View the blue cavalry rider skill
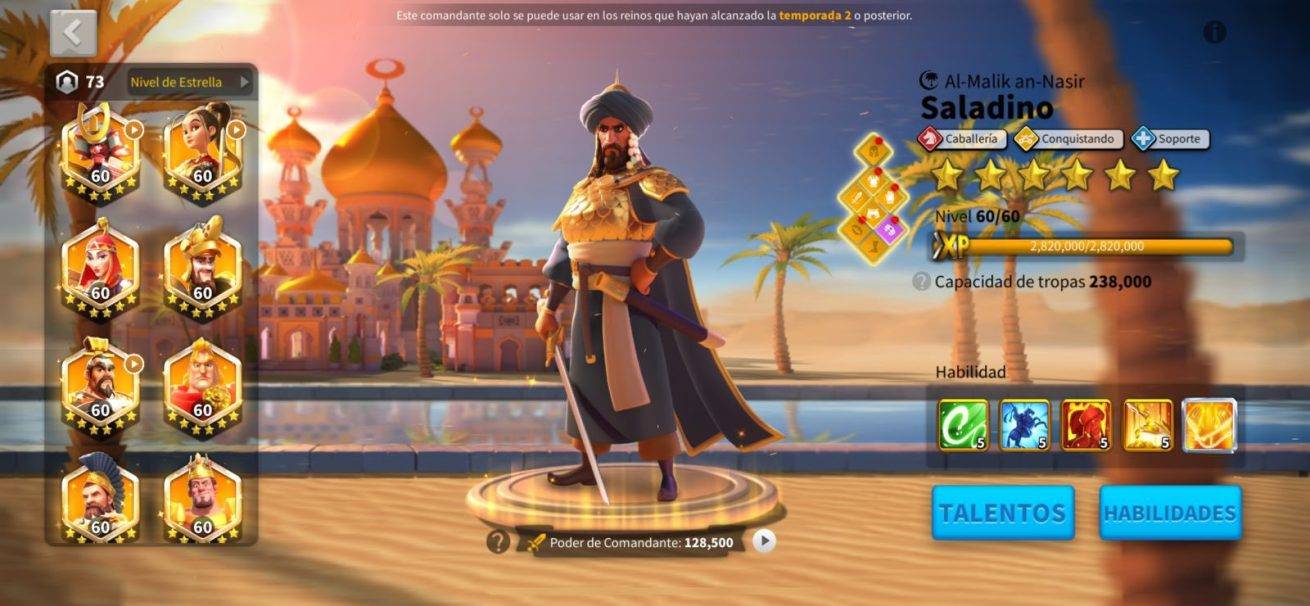This screenshot has width=1310, height=606. (1025, 425)
